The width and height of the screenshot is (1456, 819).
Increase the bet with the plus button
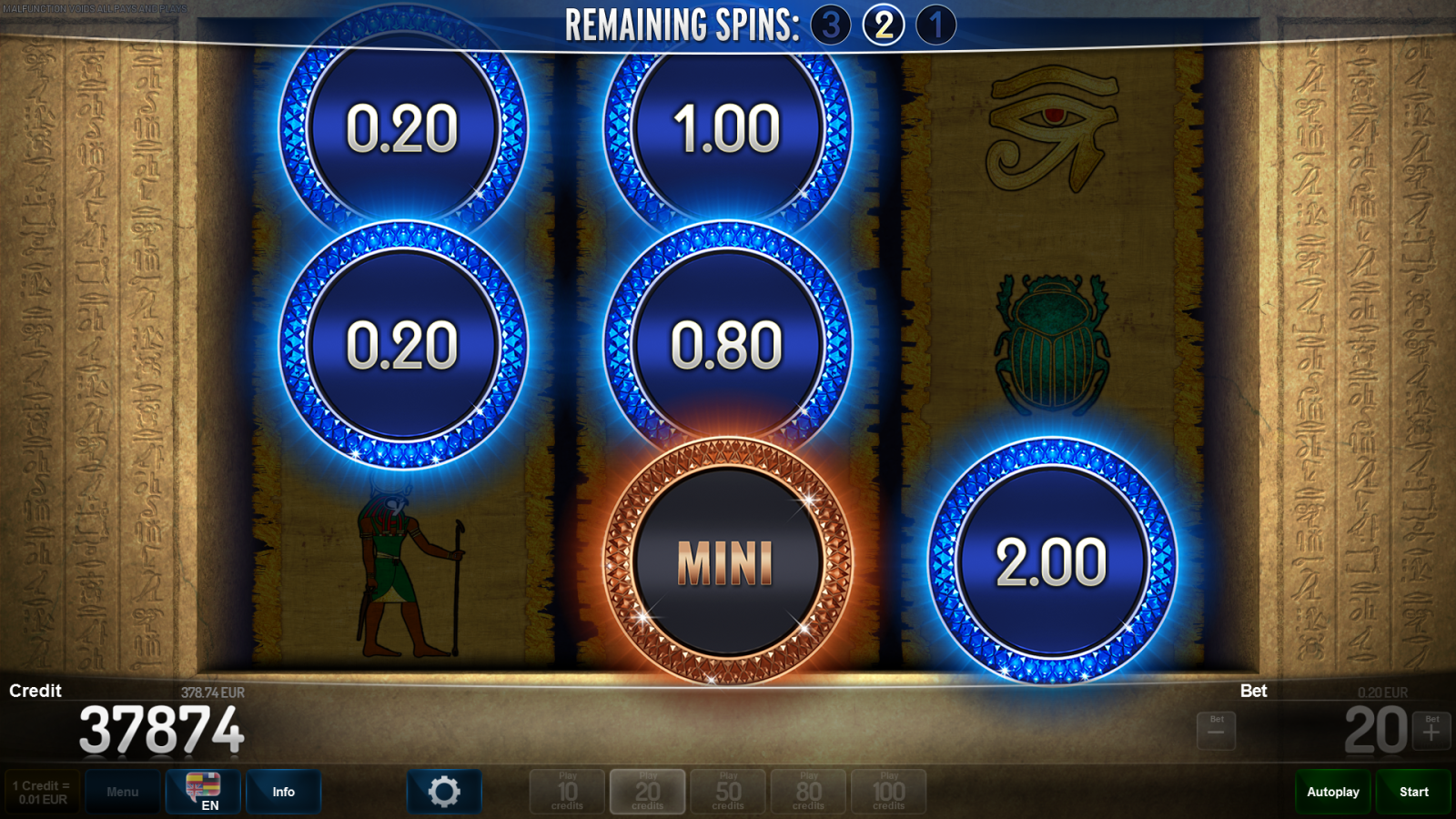(1431, 731)
